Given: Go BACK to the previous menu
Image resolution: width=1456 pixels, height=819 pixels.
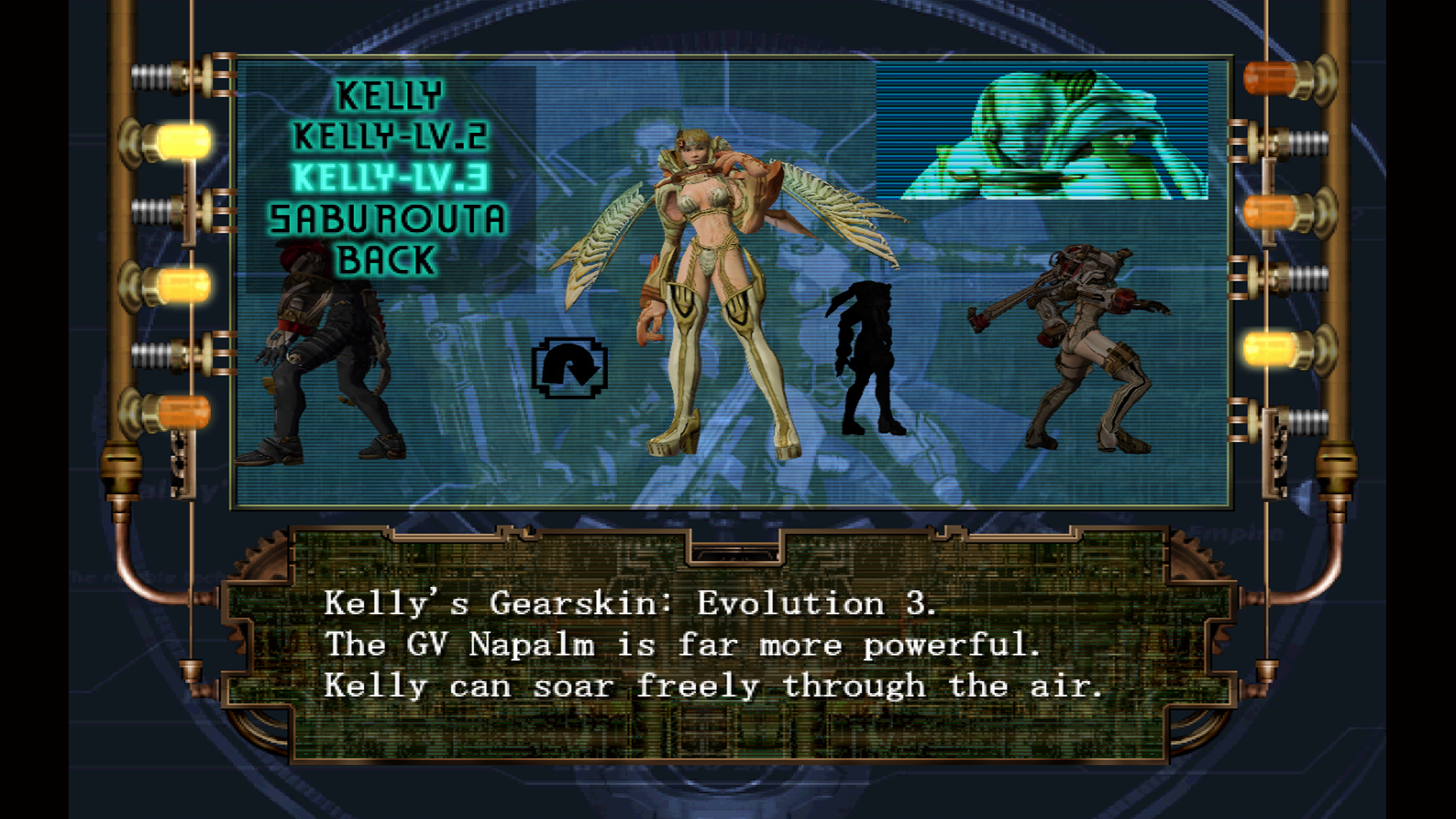Looking at the screenshot, I should [387, 260].
